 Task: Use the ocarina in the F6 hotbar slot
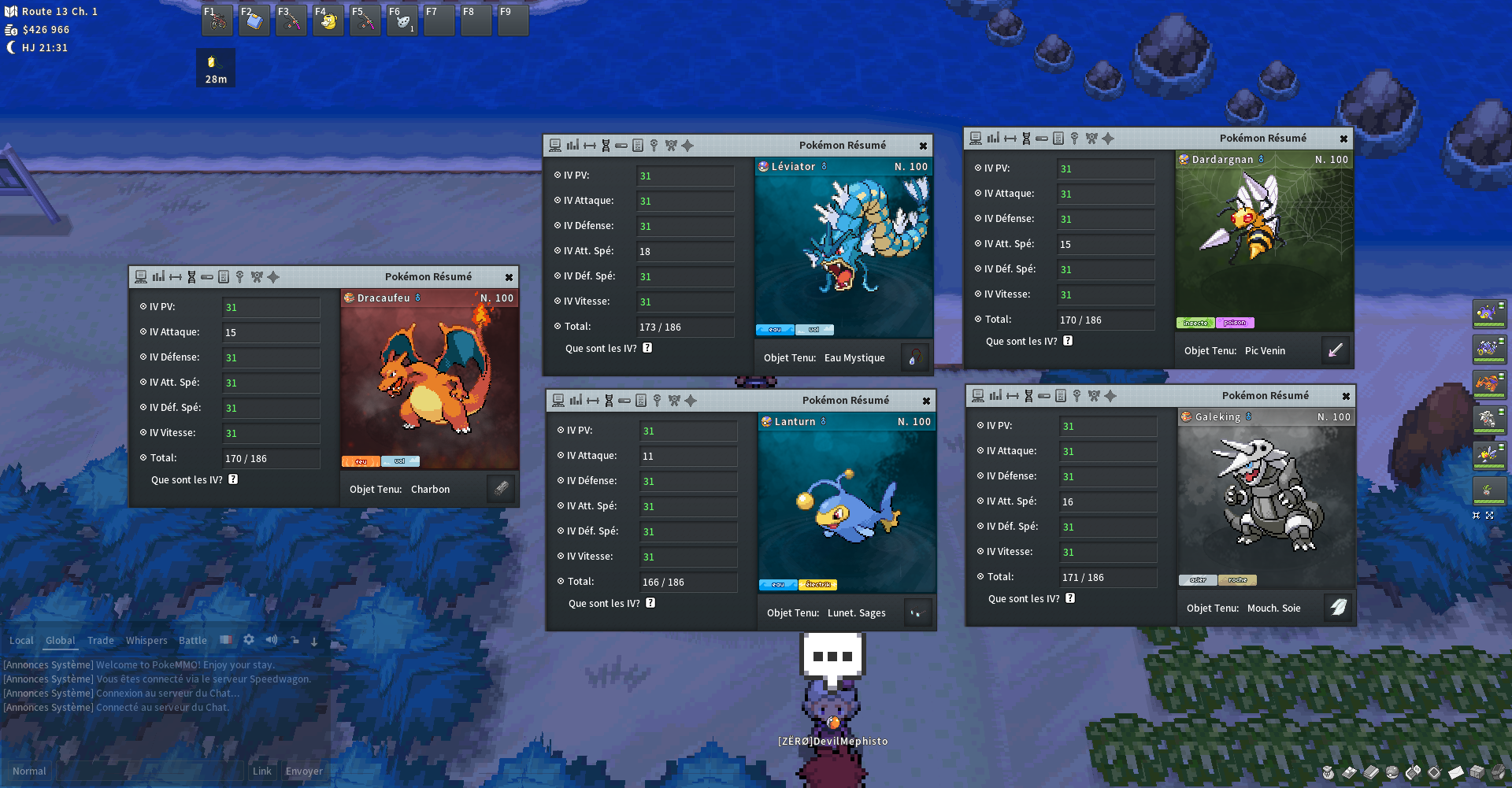(402, 20)
